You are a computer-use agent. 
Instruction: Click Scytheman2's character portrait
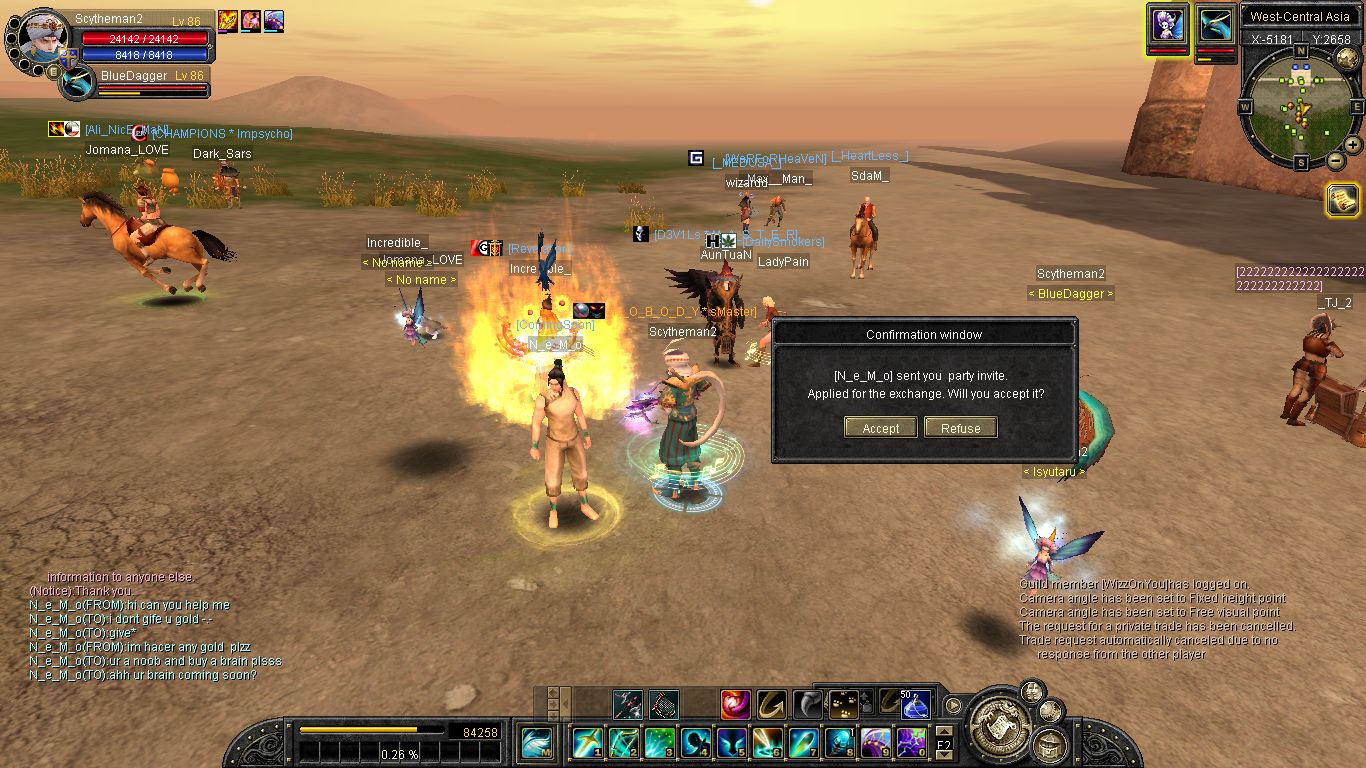pos(40,36)
